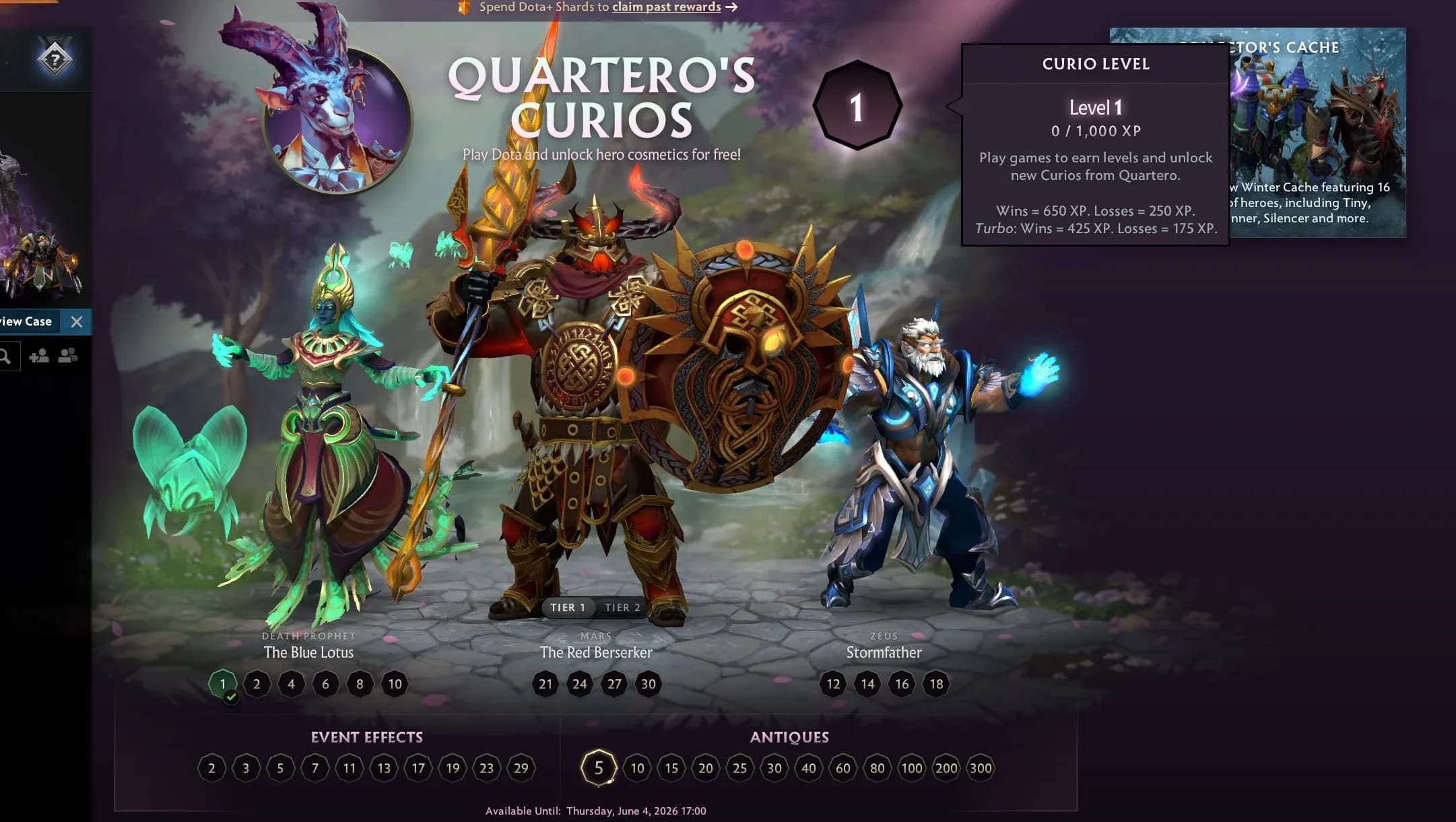Close the Preview Case panel
Image resolution: width=1456 pixels, height=822 pixels.
click(x=77, y=322)
